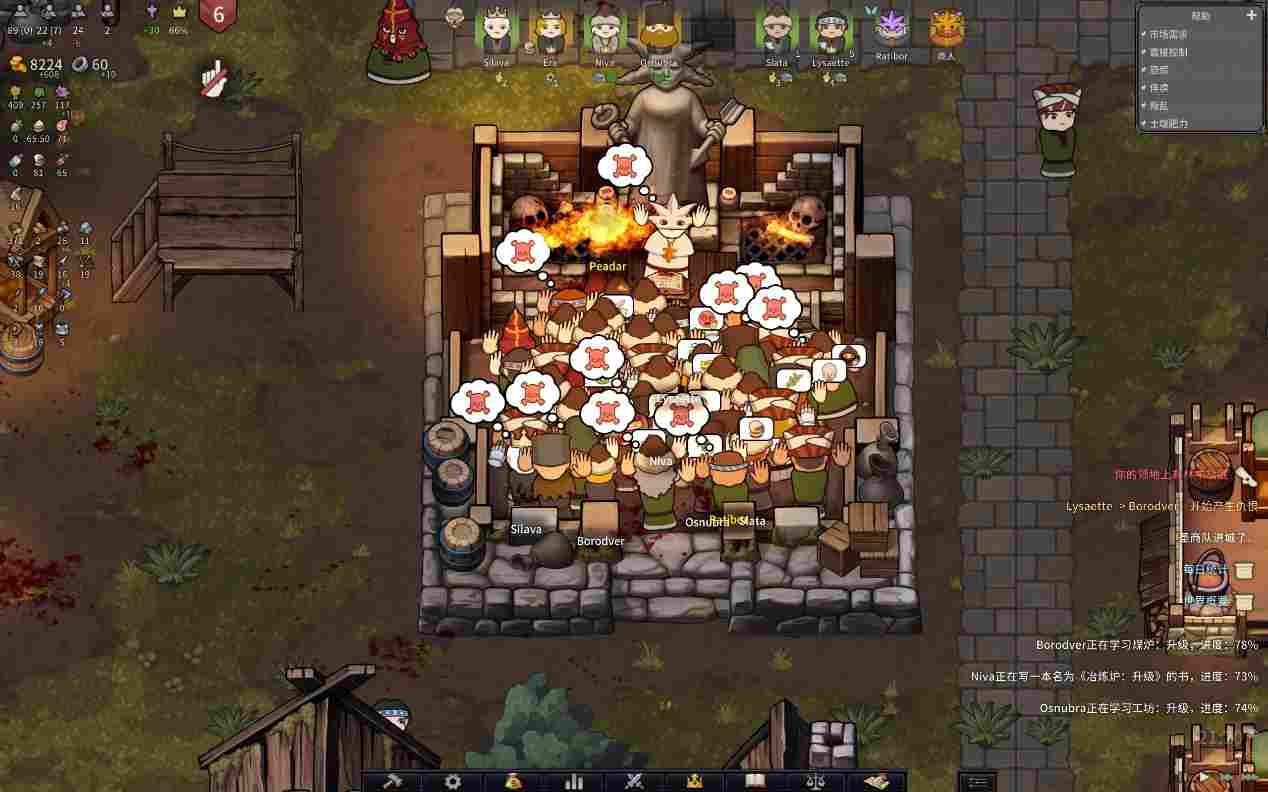1268x792 pixels.
Task: Open the crown nobility menu in the bottom bar
Action: click(x=694, y=781)
